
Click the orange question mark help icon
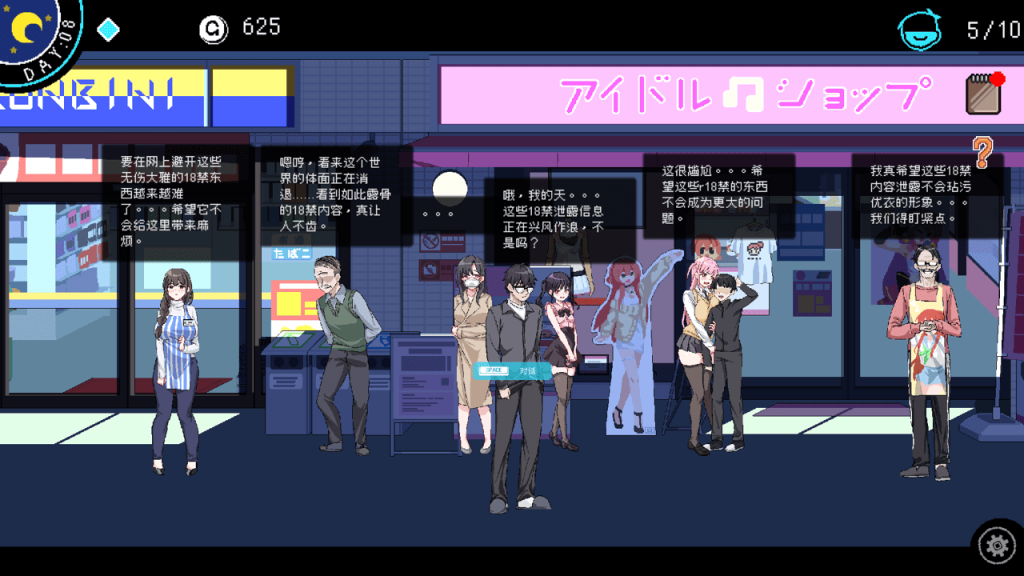pyautogui.click(x=984, y=152)
